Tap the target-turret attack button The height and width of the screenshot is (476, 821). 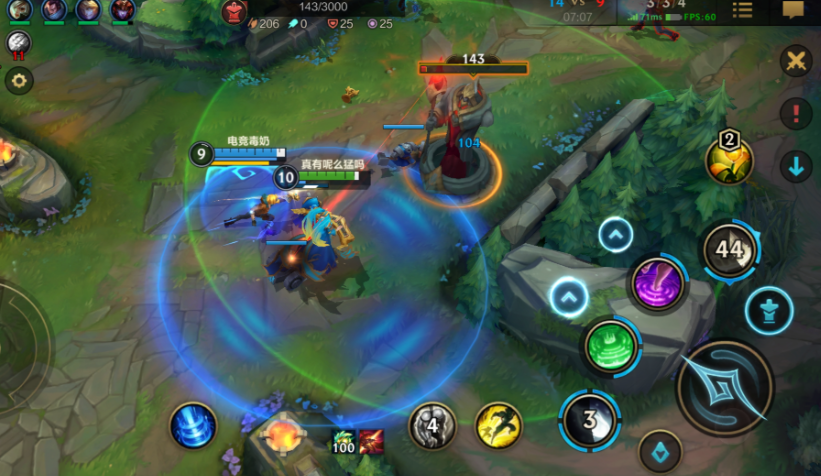769,310
